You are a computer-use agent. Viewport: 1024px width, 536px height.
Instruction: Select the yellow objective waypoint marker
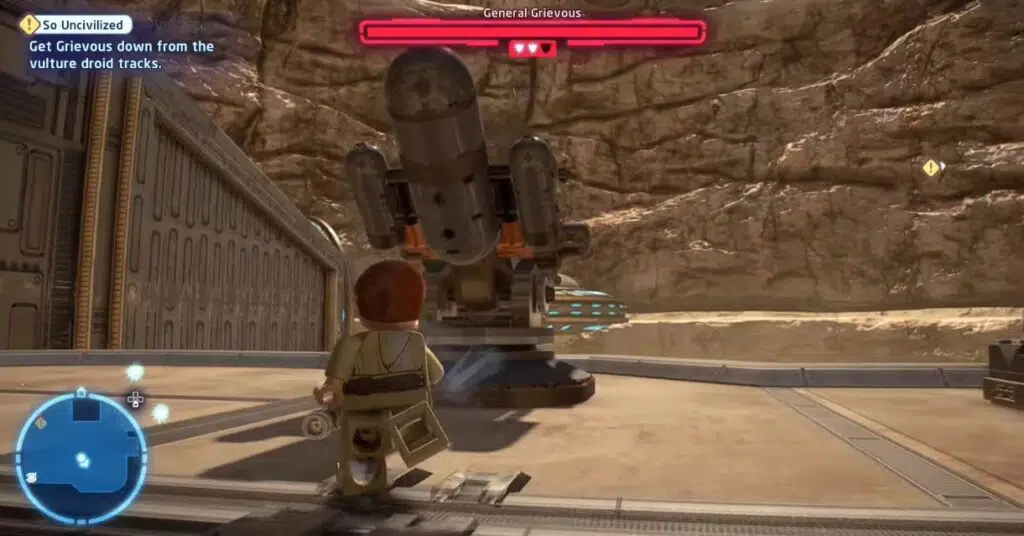[x=931, y=168]
